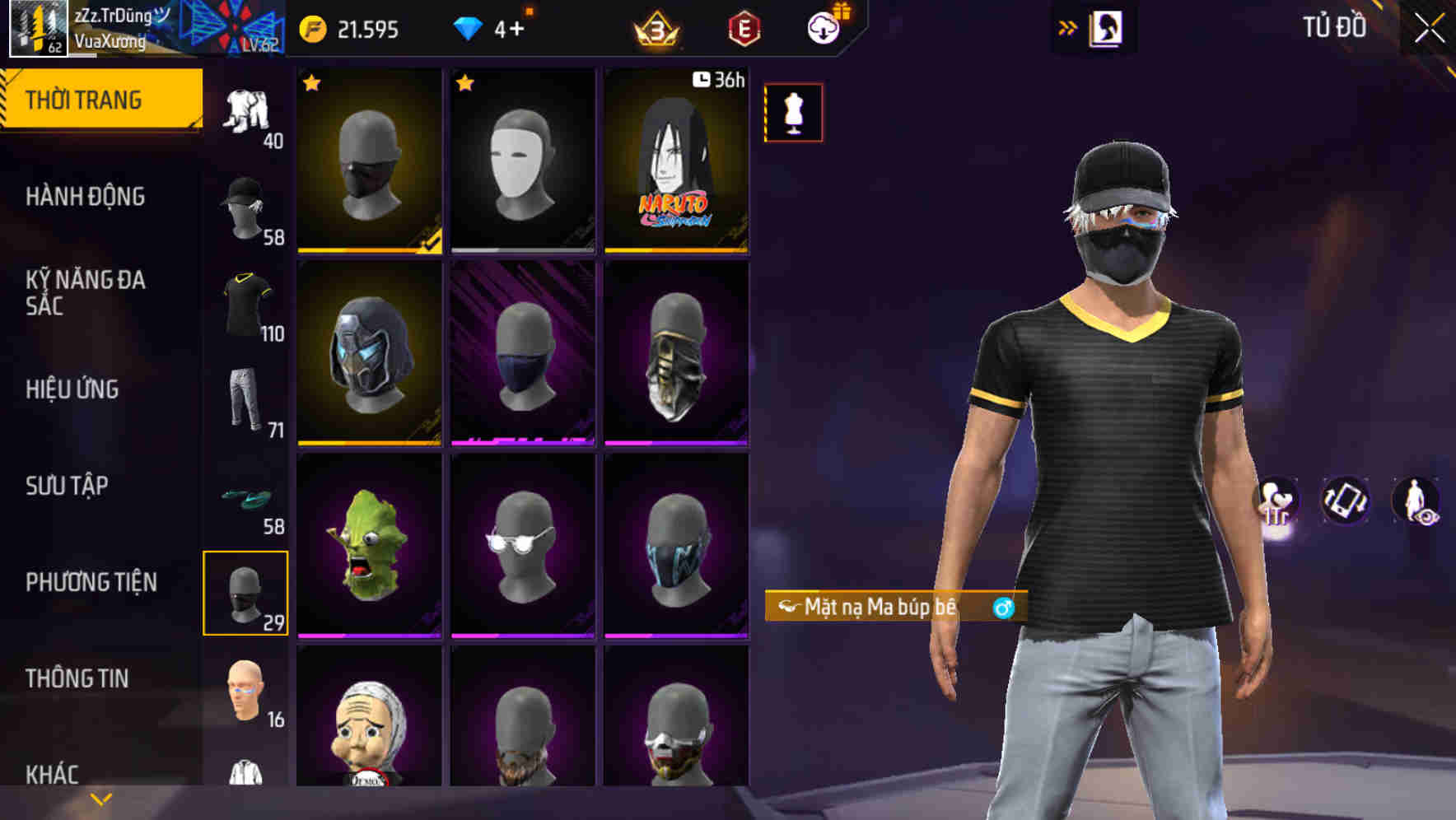Select the wardrobe book icon near TỦ ĐỒ

[x=1108, y=26]
